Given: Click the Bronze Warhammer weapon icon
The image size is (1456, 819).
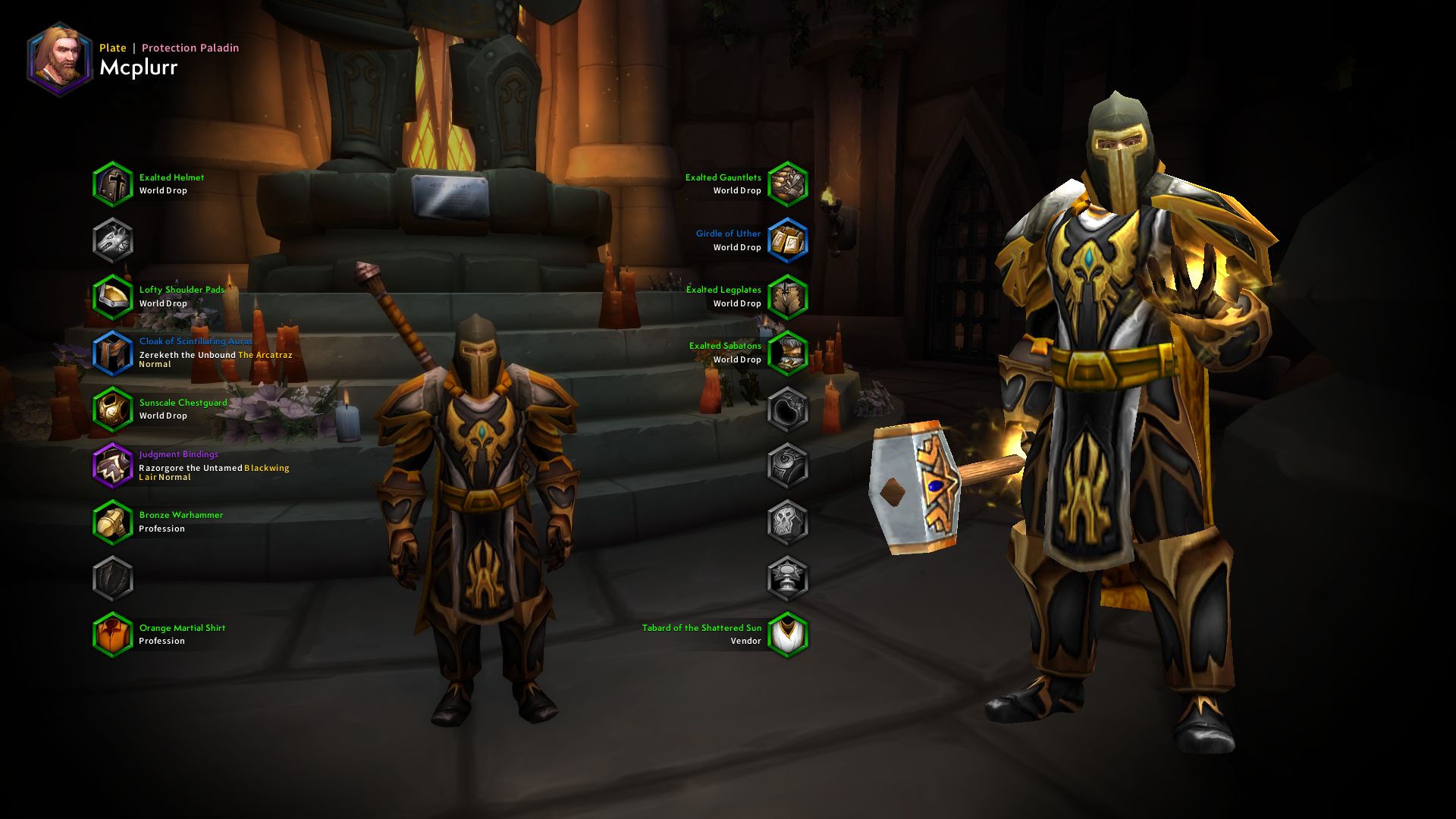Looking at the screenshot, I should click(112, 521).
